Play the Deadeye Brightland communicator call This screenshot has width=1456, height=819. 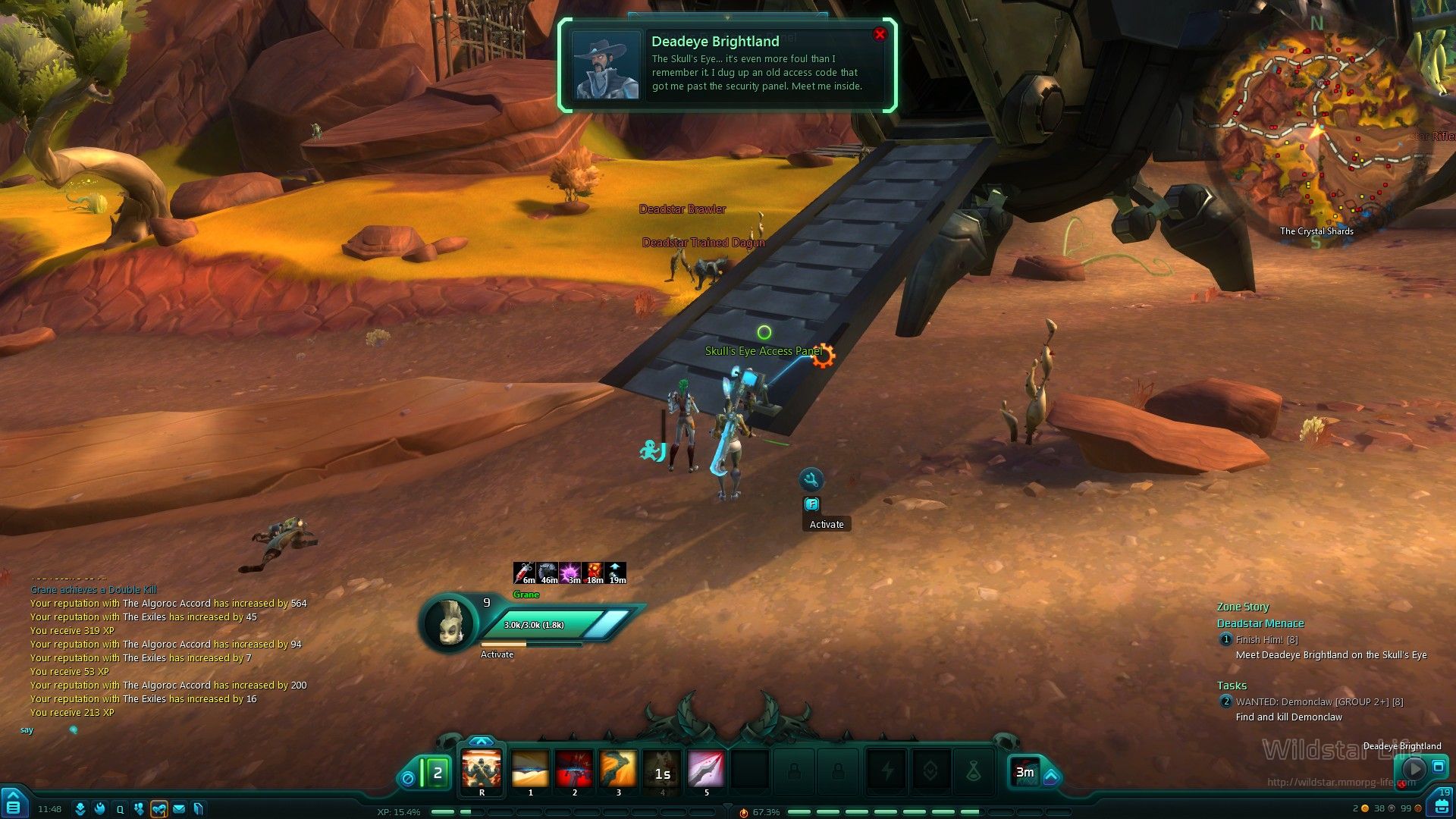tap(1414, 768)
